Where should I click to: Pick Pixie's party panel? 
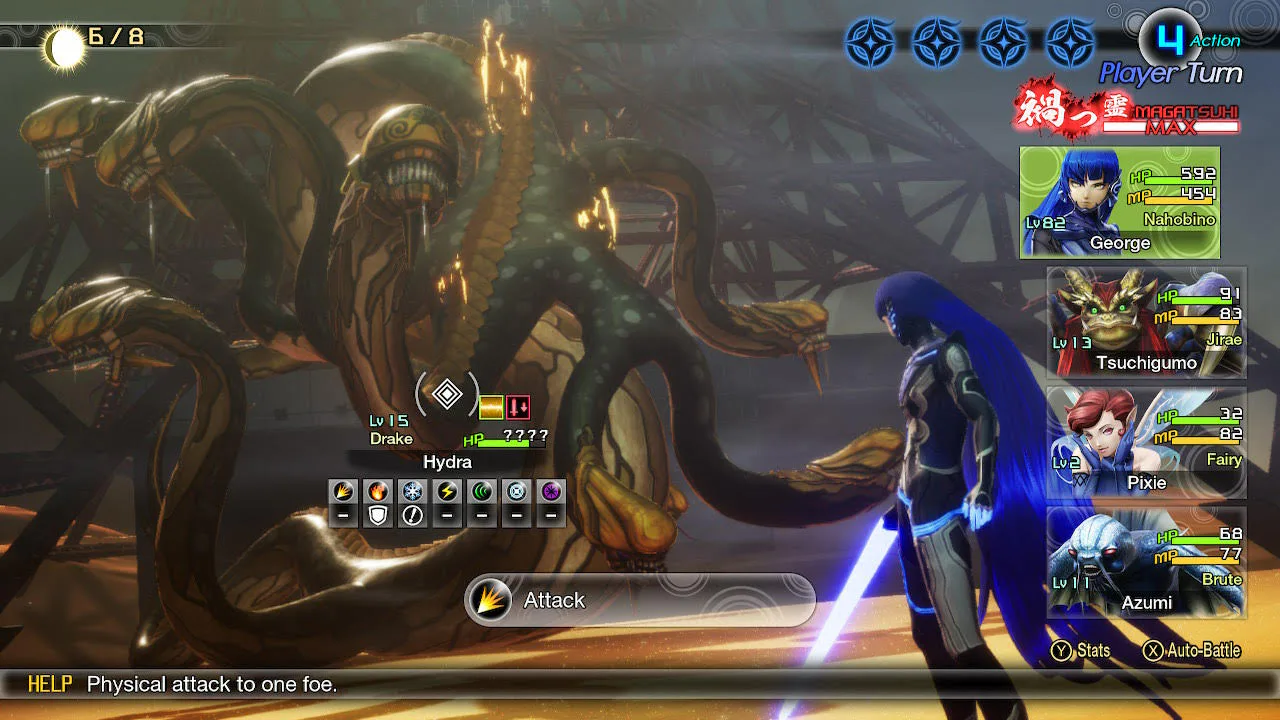coord(1146,442)
